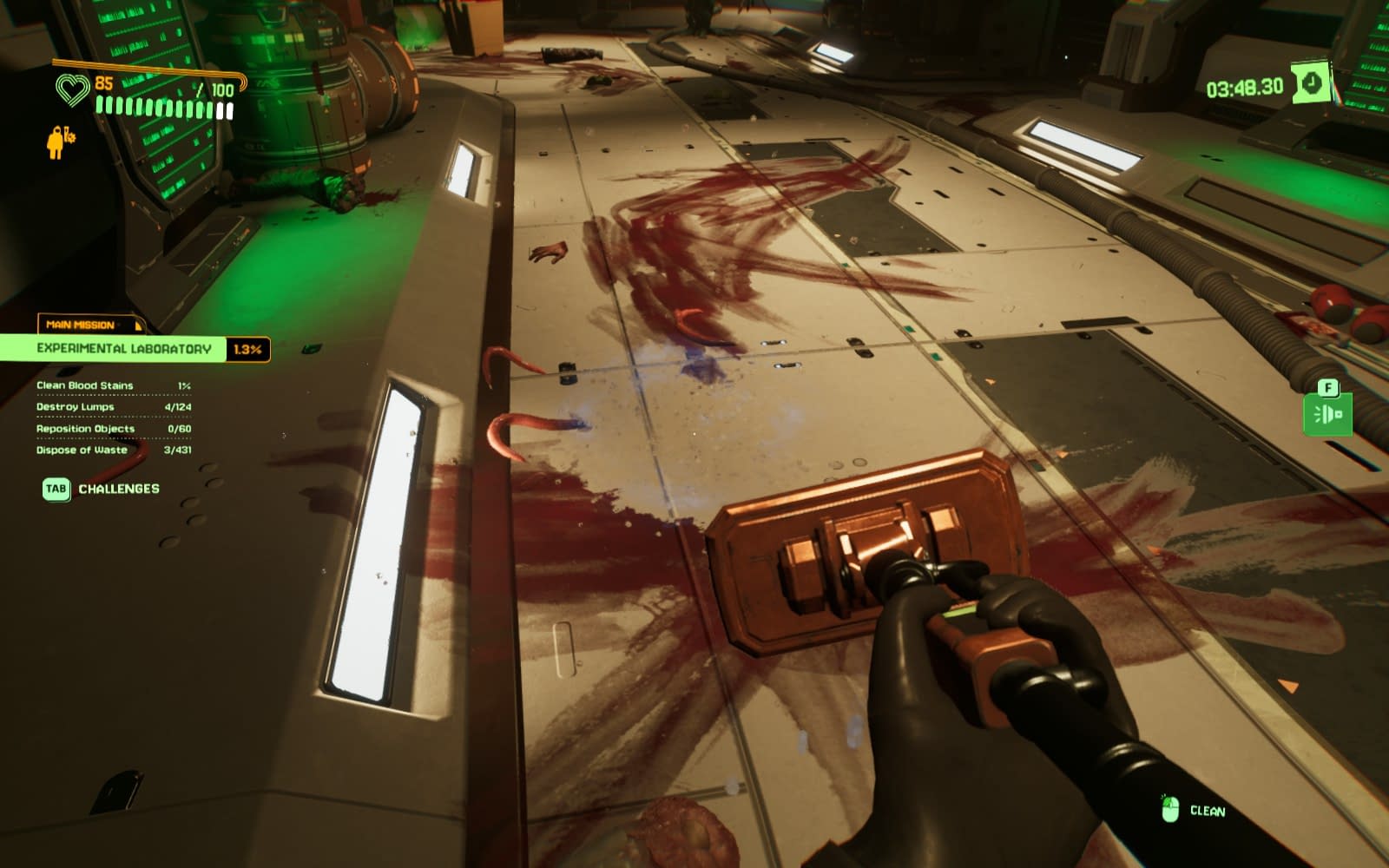Click the orange cleaner suit status icon
1389x868 pixels.
(58, 142)
